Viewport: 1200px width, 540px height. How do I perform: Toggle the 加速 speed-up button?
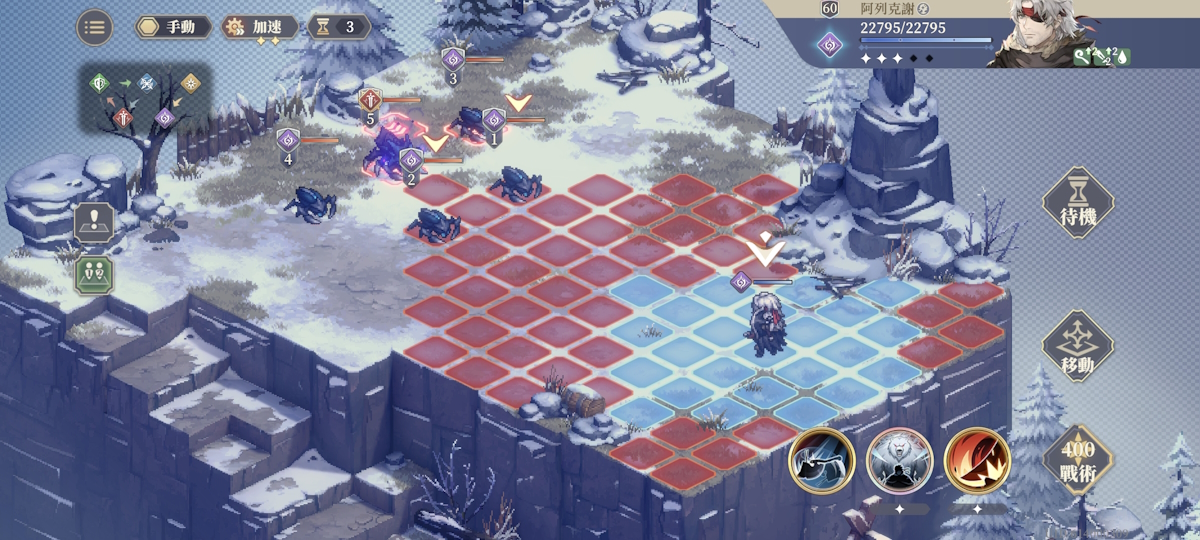[259, 27]
